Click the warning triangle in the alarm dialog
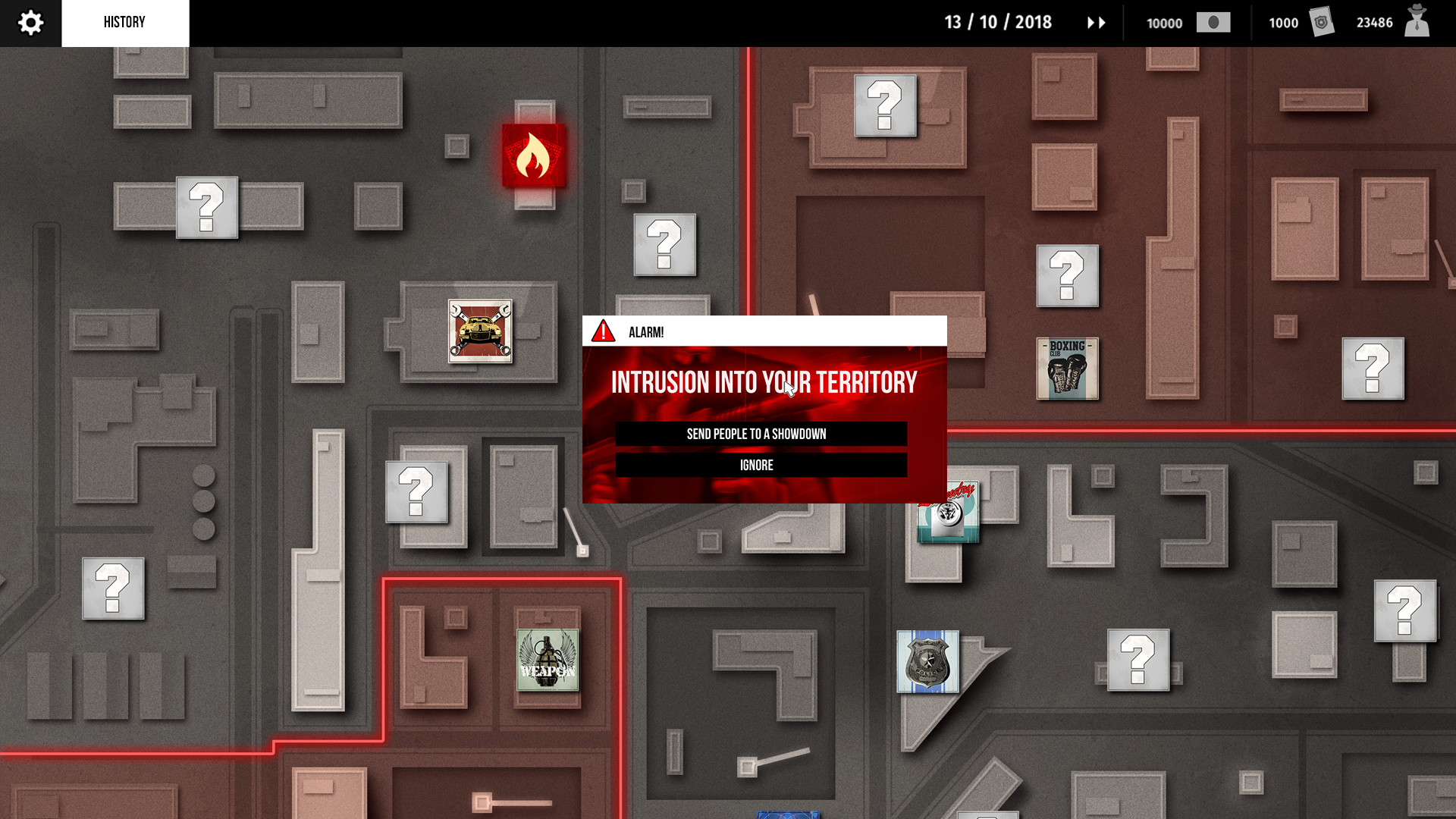 pos(602,331)
